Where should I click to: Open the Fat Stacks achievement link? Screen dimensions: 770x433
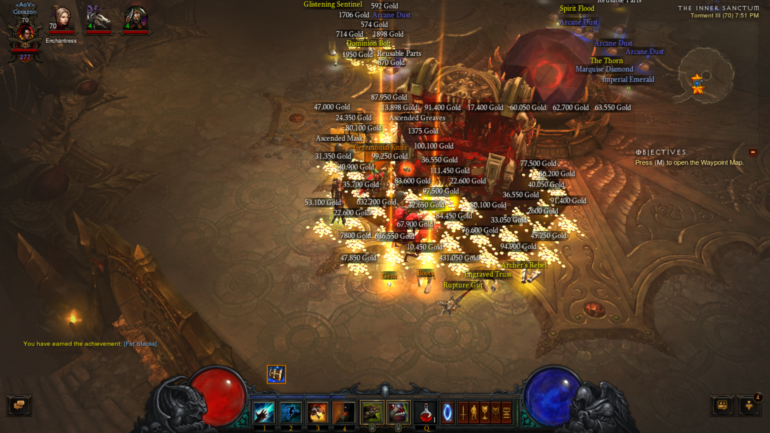pos(141,344)
